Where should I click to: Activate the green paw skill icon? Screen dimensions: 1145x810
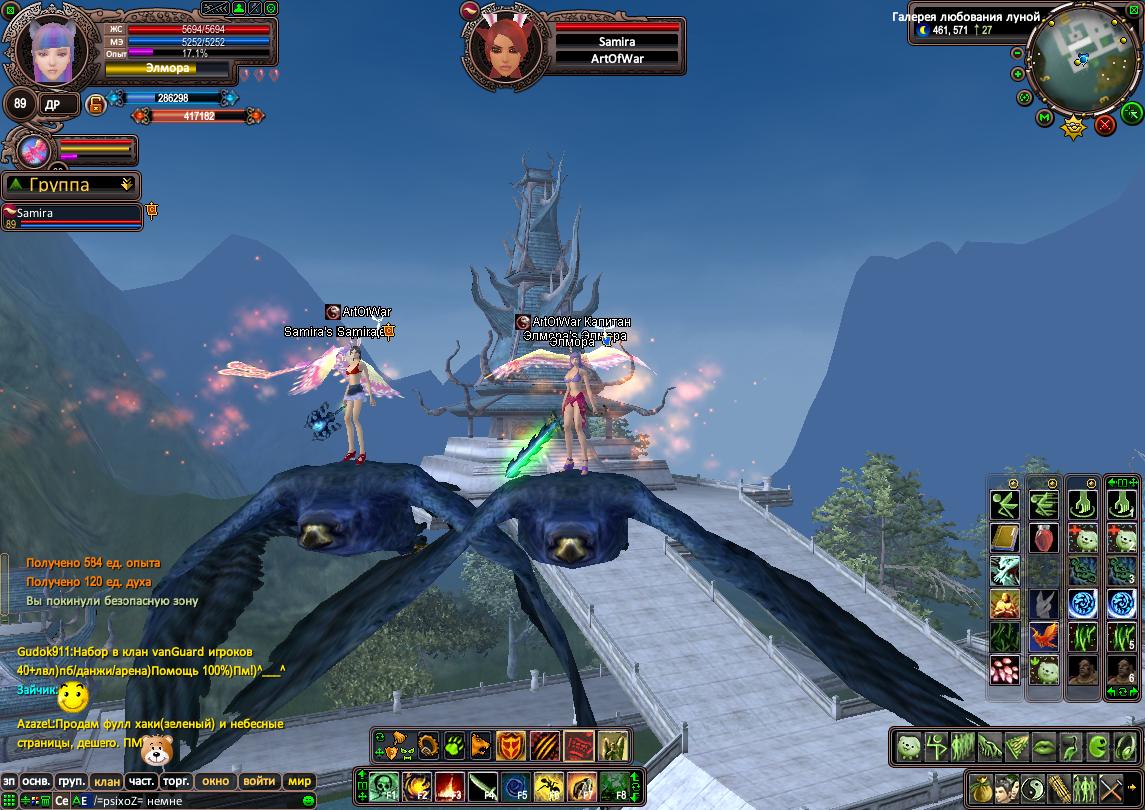(454, 745)
